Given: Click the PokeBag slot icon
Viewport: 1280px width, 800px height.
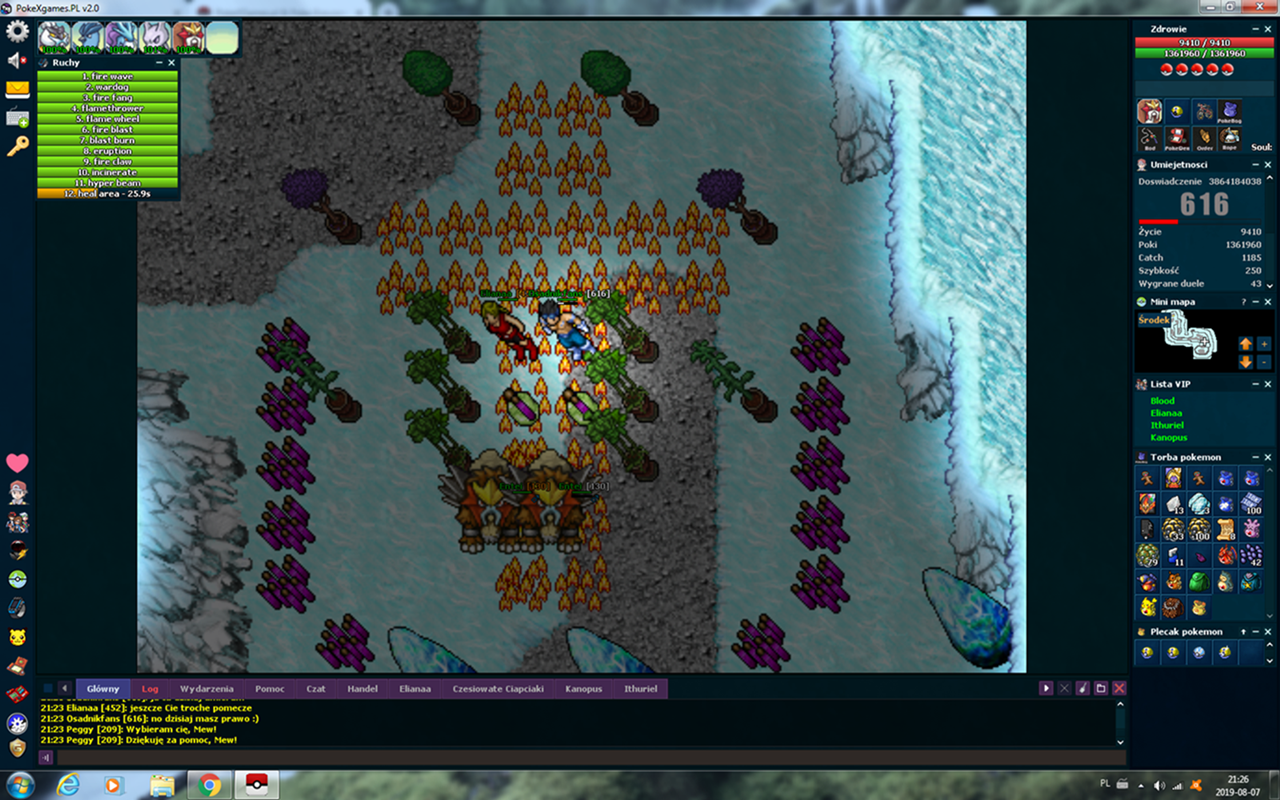Looking at the screenshot, I should (1230, 111).
